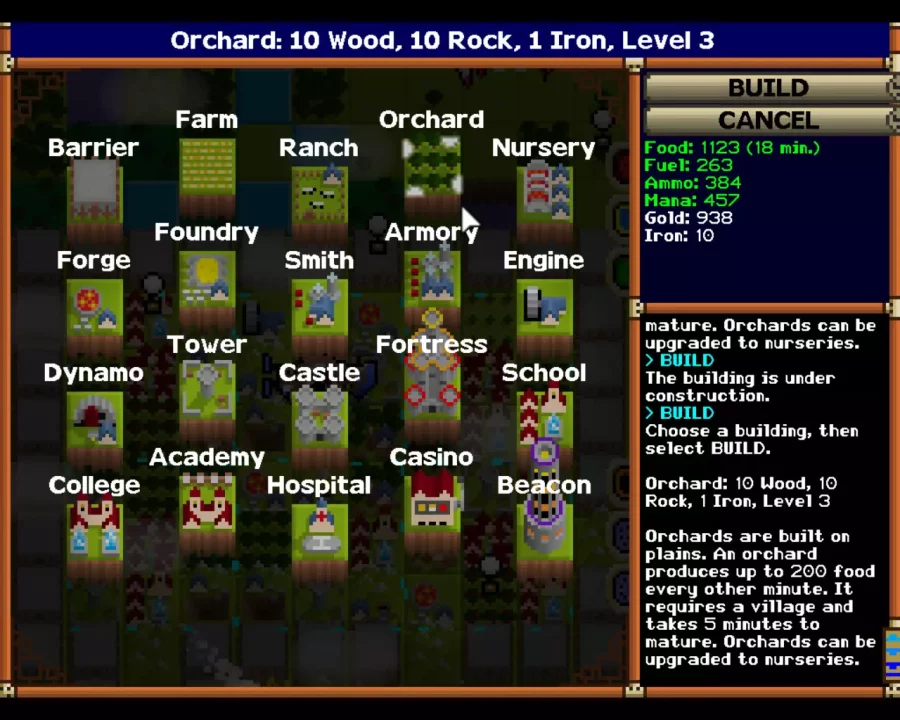
Task: Confirm with the BUILD button
Action: [x=768, y=88]
